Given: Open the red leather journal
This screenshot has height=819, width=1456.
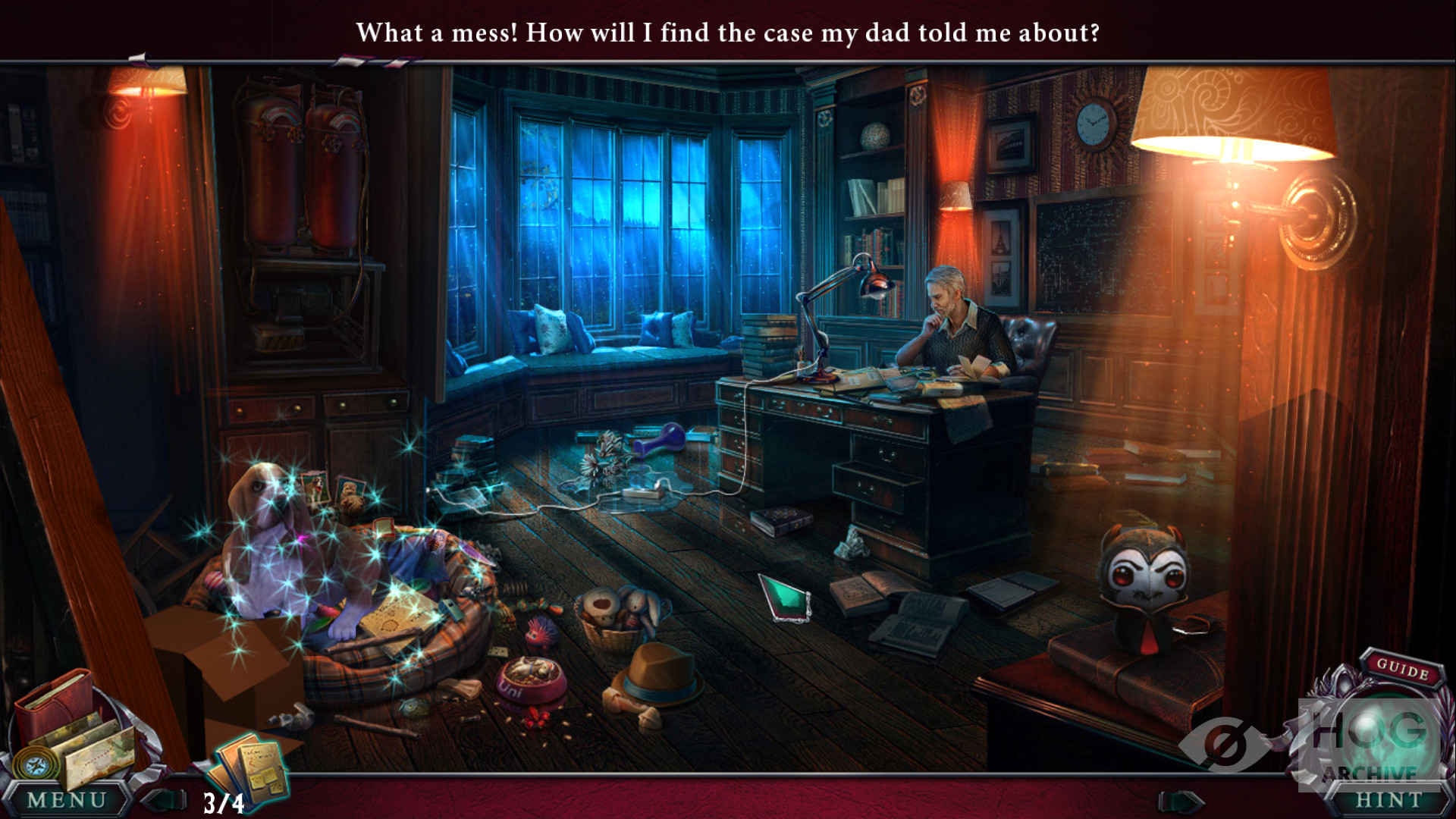Looking at the screenshot, I should [x=53, y=702].
